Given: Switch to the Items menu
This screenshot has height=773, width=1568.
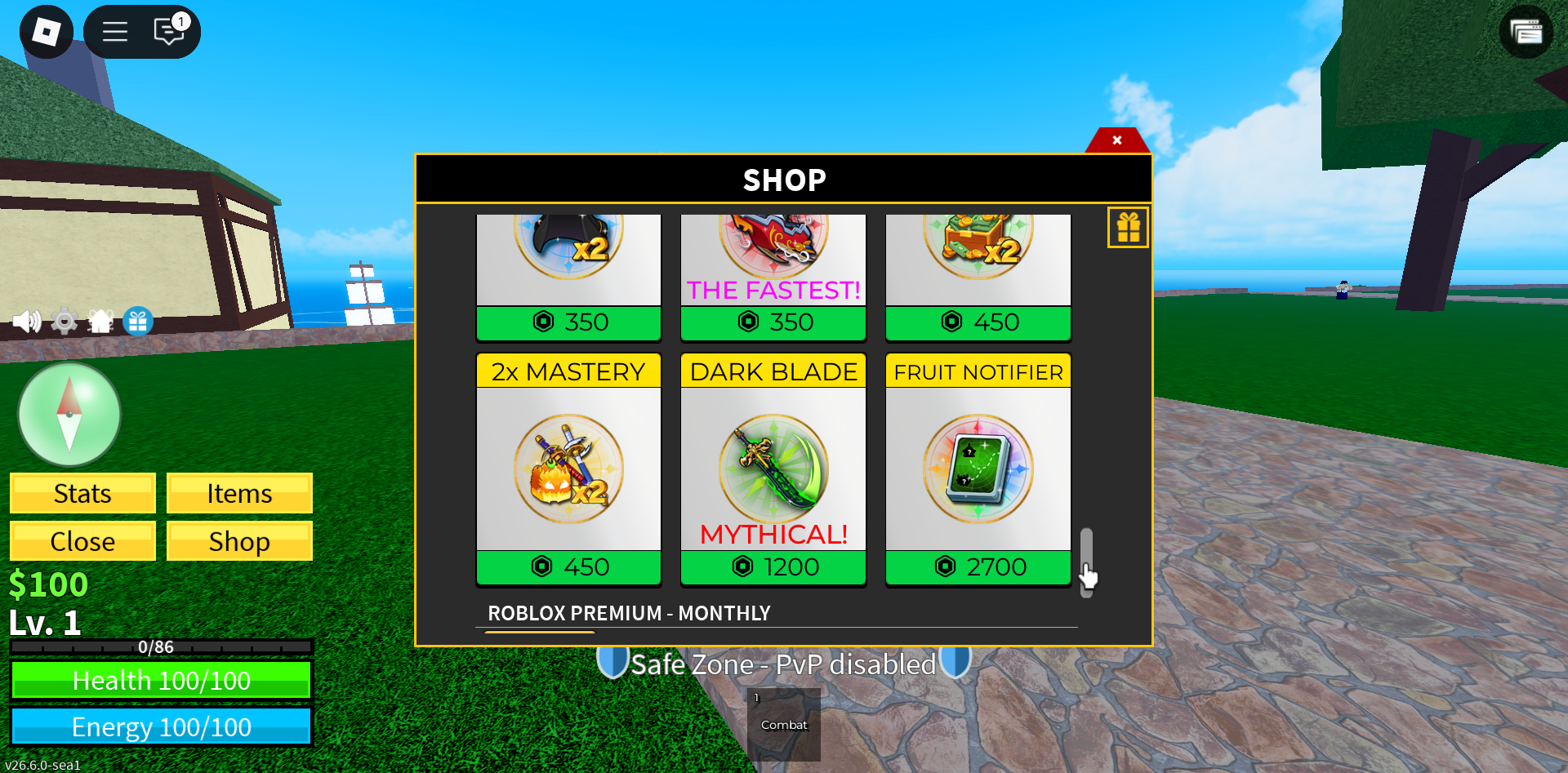Looking at the screenshot, I should pyautogui.click(x=239, y=493).
